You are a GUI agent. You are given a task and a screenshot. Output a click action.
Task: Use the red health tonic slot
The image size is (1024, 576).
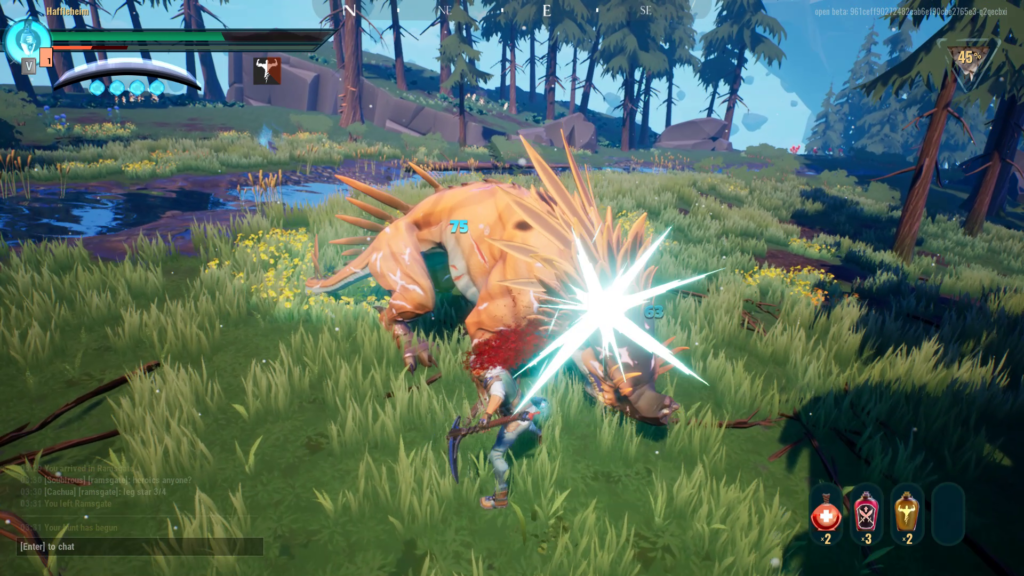(x=825, y=513)
